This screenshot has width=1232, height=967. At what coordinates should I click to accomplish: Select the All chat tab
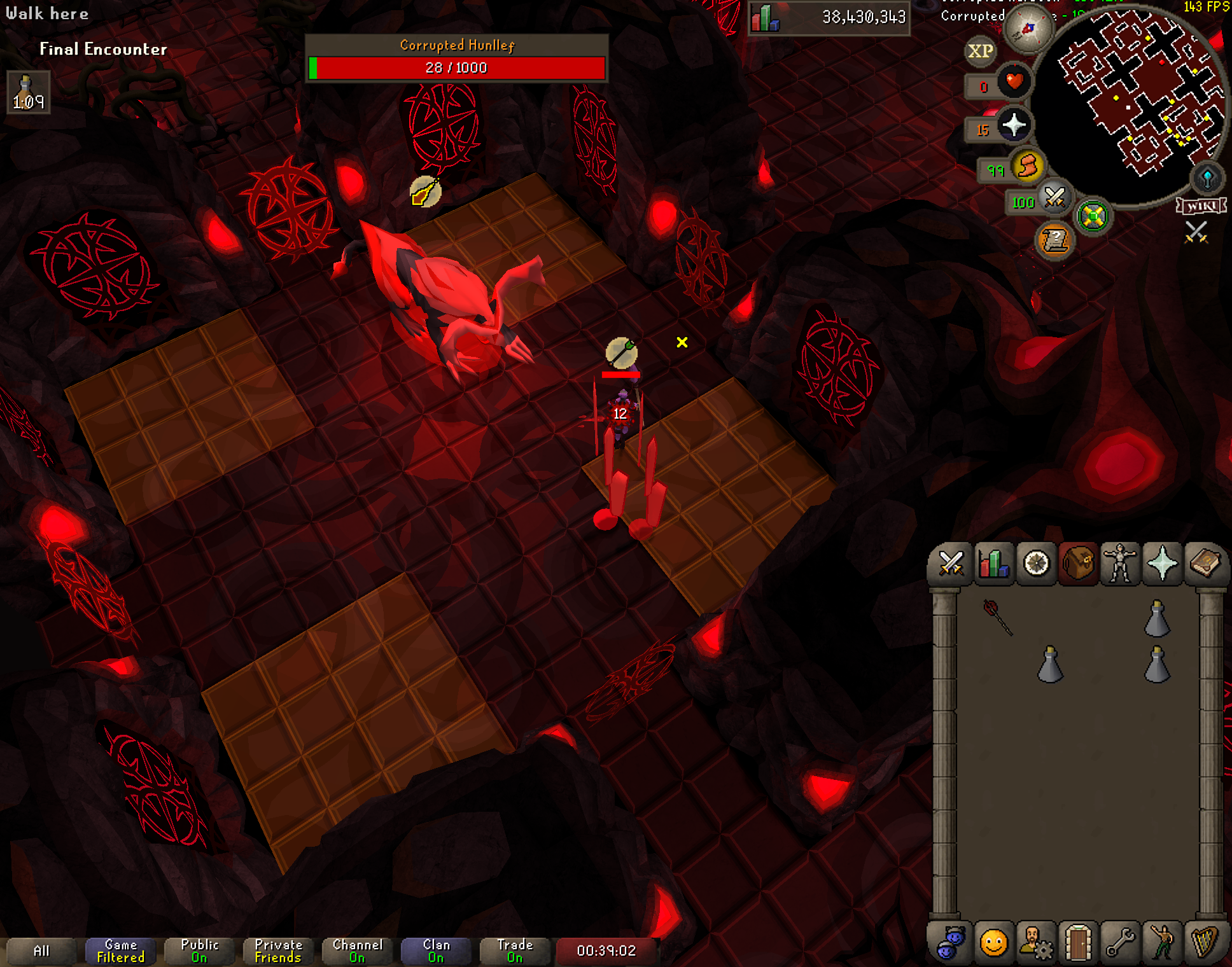pyautogui.click(x=41, y=951)
